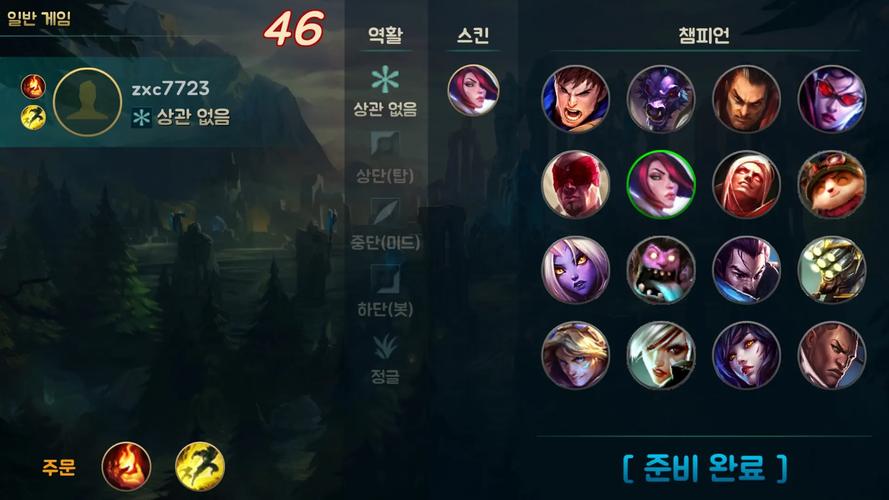Choose the purple-skinned Soraka portrait
The width and height of the screenshot is (889, 500).
[575, 269]
